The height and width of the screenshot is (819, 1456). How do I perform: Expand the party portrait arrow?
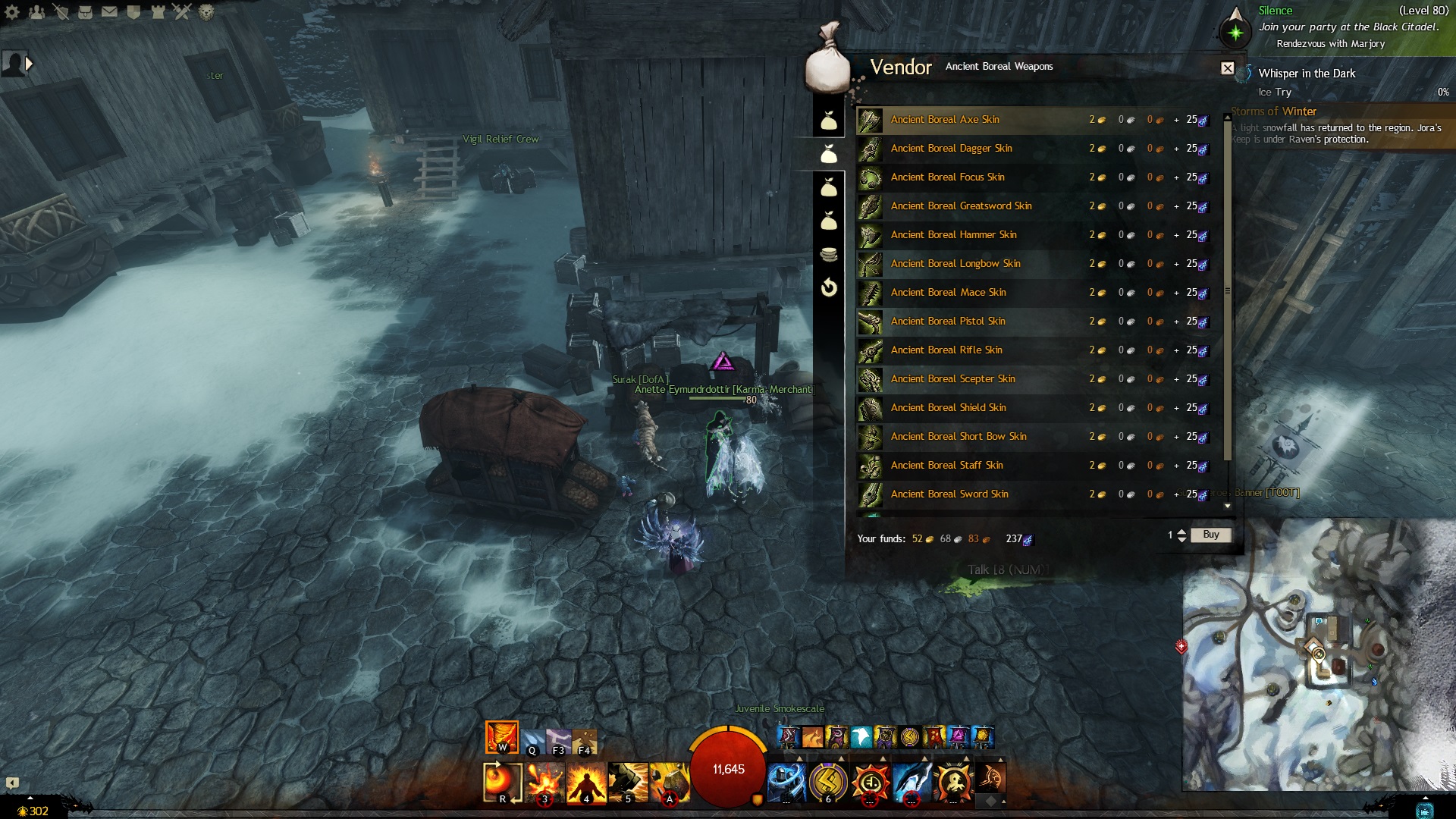(x=29, y=64)
